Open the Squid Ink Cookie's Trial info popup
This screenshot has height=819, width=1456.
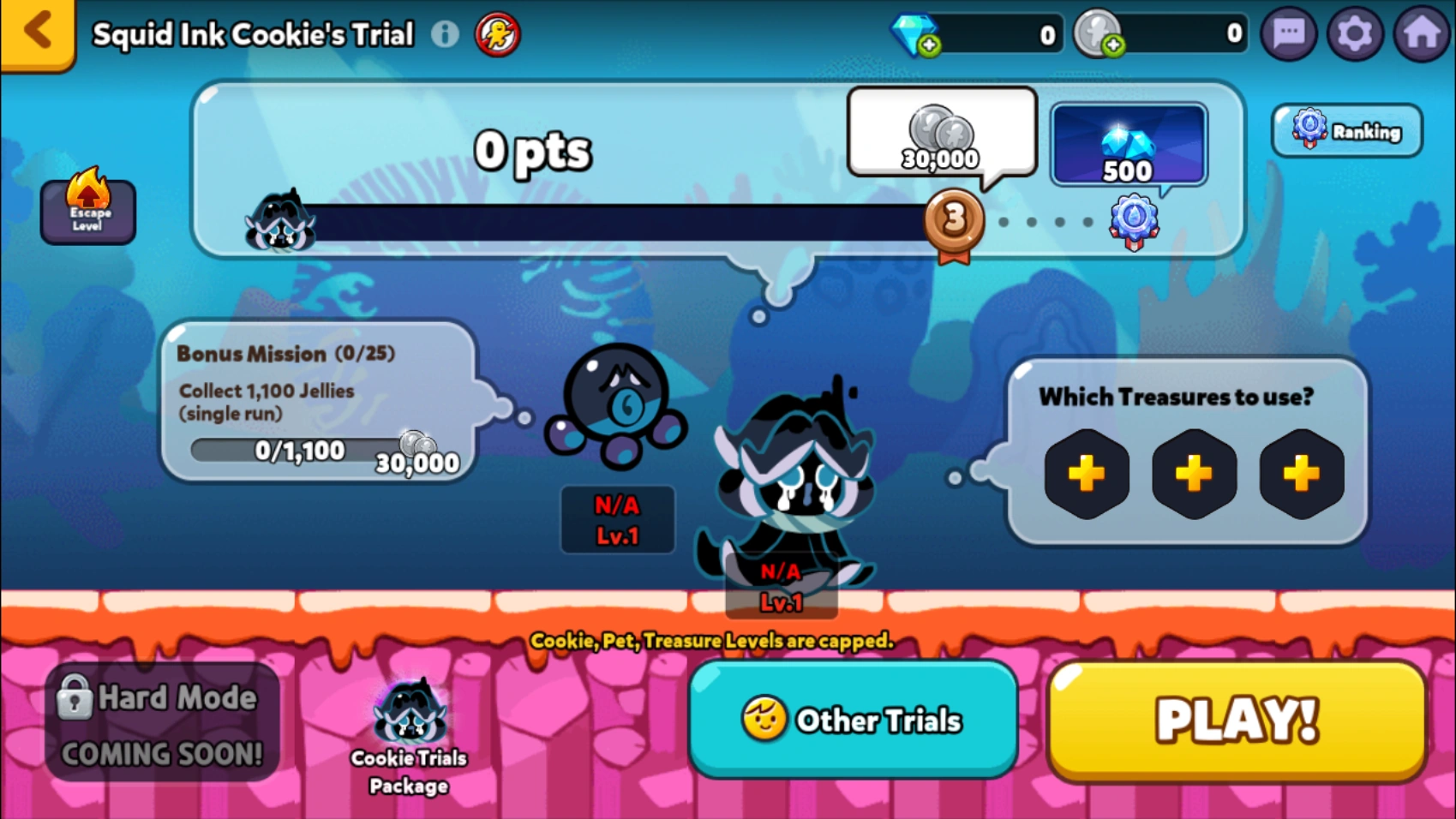tap(446, 33)
